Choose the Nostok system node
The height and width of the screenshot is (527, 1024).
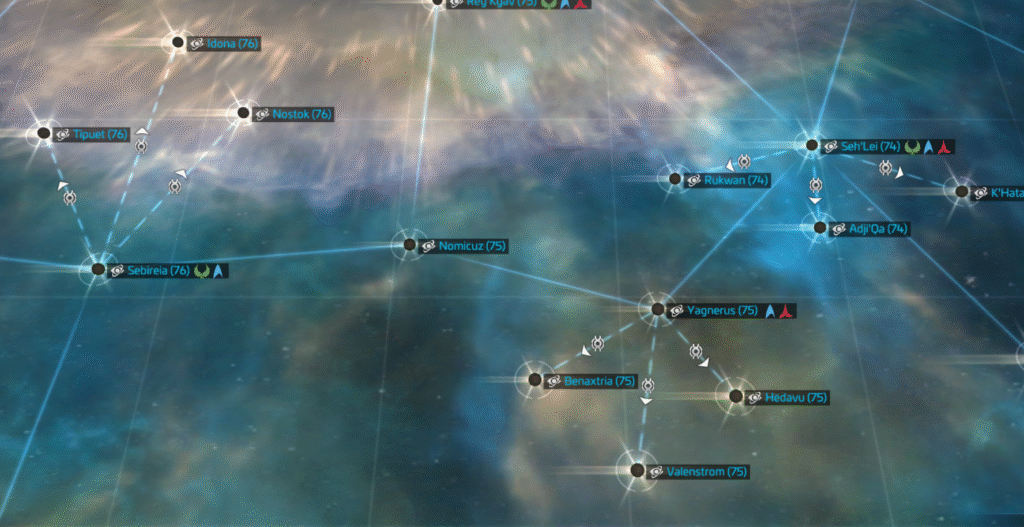coord(242,113)
